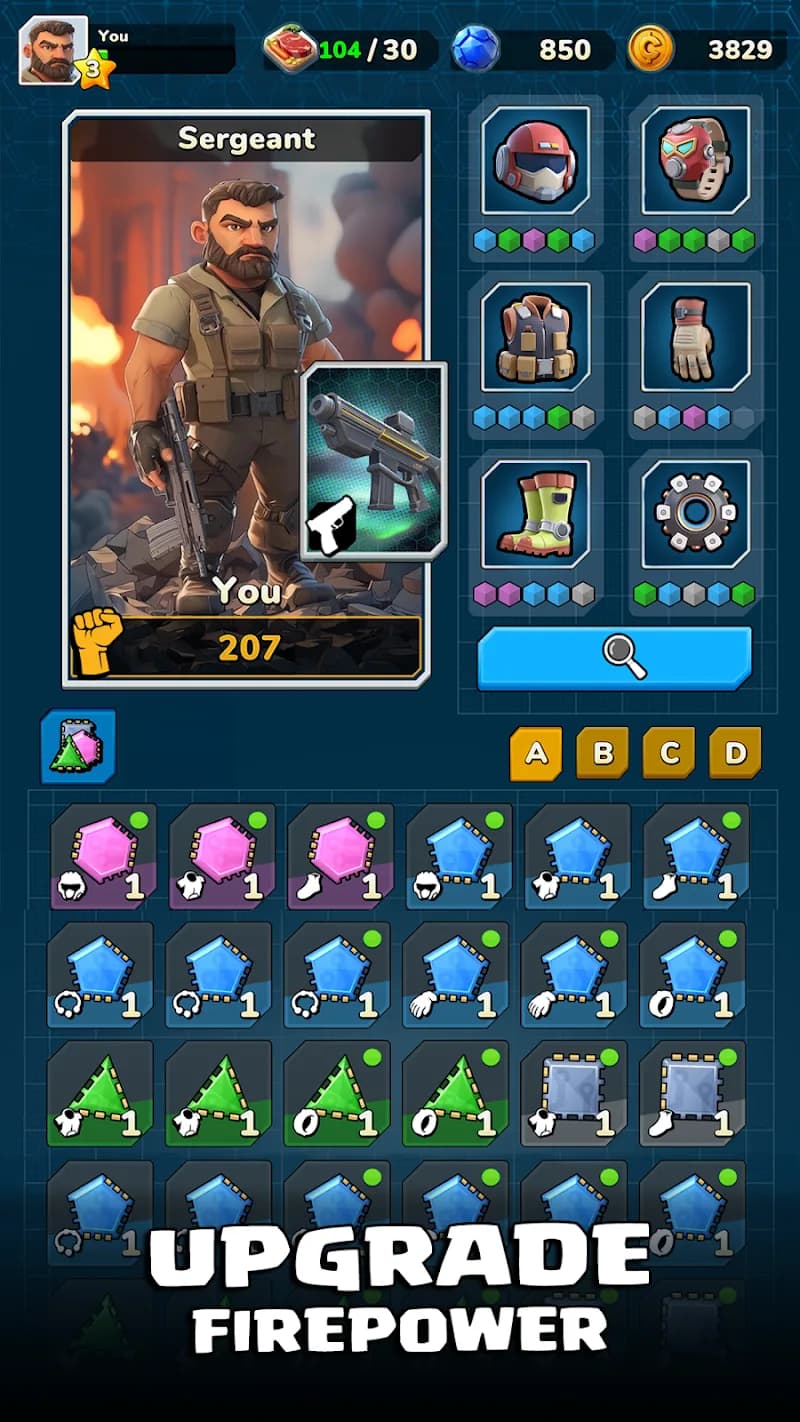
Task: Open the equipped rifle weapon card
Action: point(374,460)
